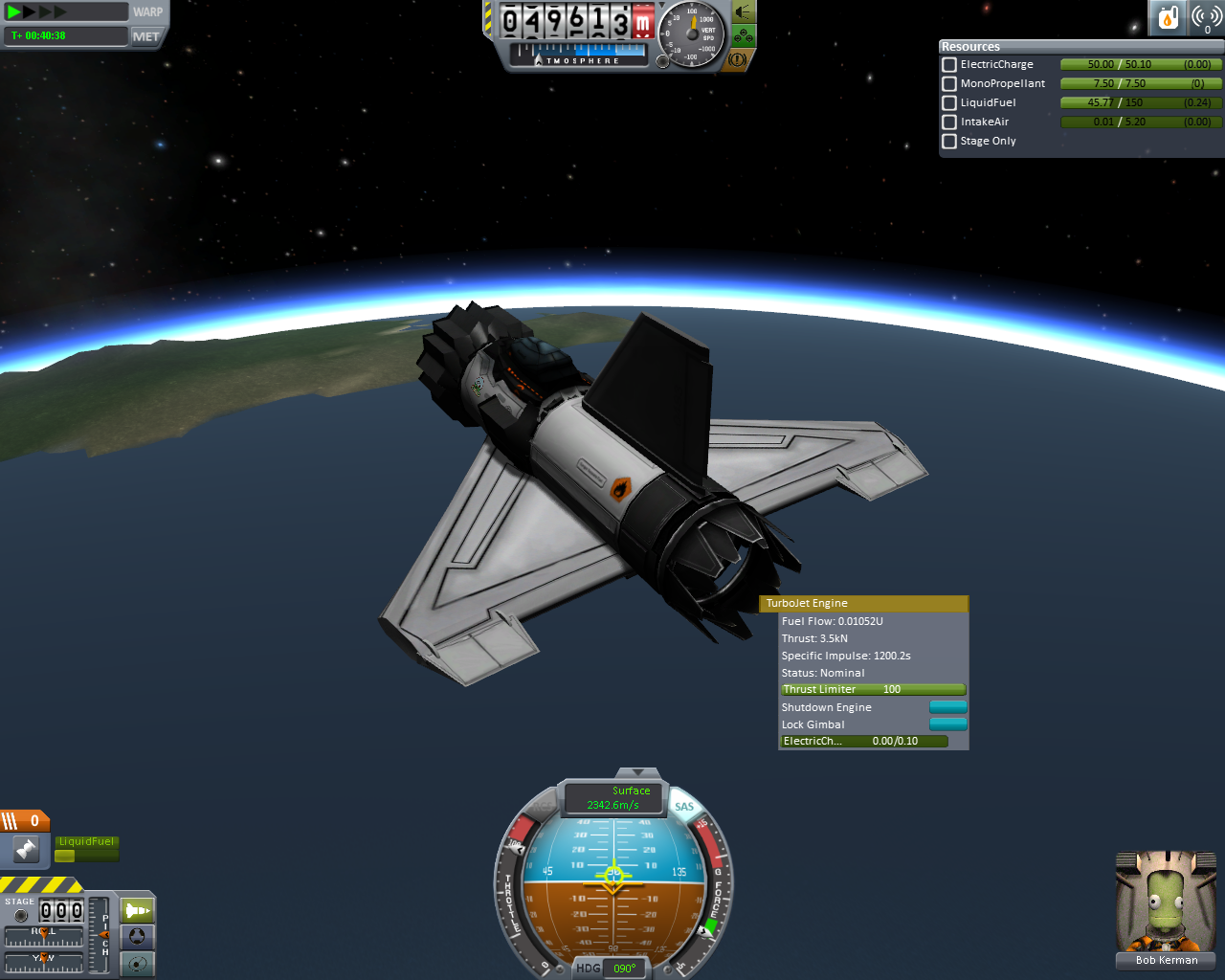Open the resources panel fuel icon
This screenshot has height=980, width=1225.
(x=1168, y=17)
